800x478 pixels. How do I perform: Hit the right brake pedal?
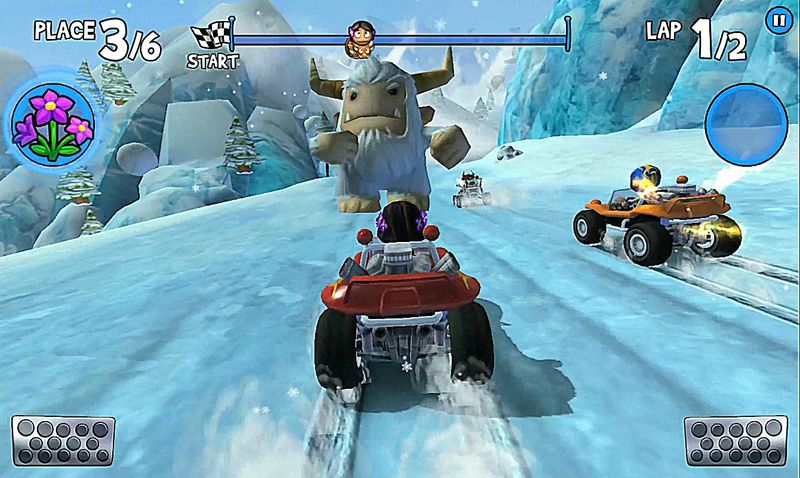coord(735,440)
